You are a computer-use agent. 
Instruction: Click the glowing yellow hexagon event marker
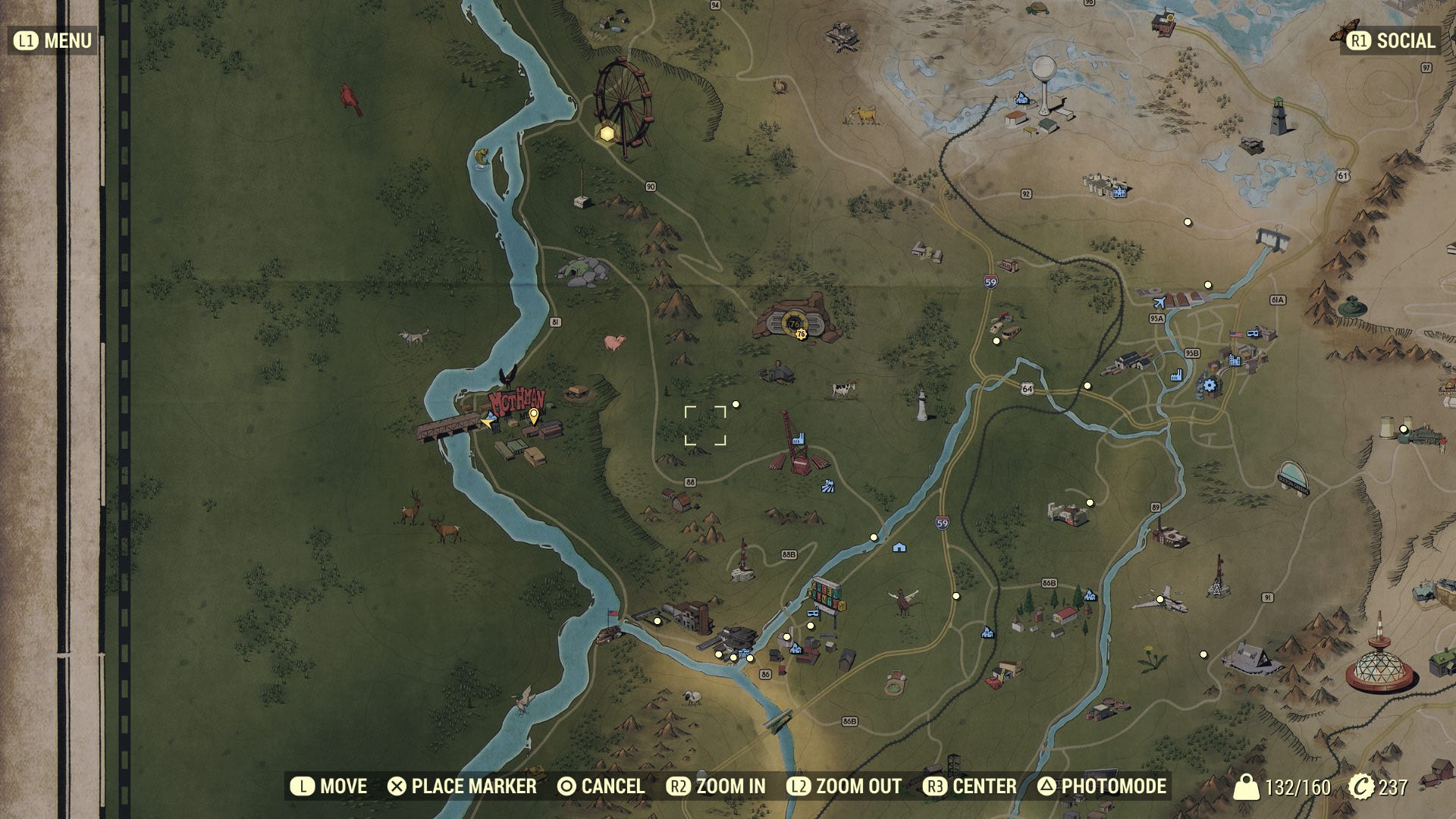607,134
